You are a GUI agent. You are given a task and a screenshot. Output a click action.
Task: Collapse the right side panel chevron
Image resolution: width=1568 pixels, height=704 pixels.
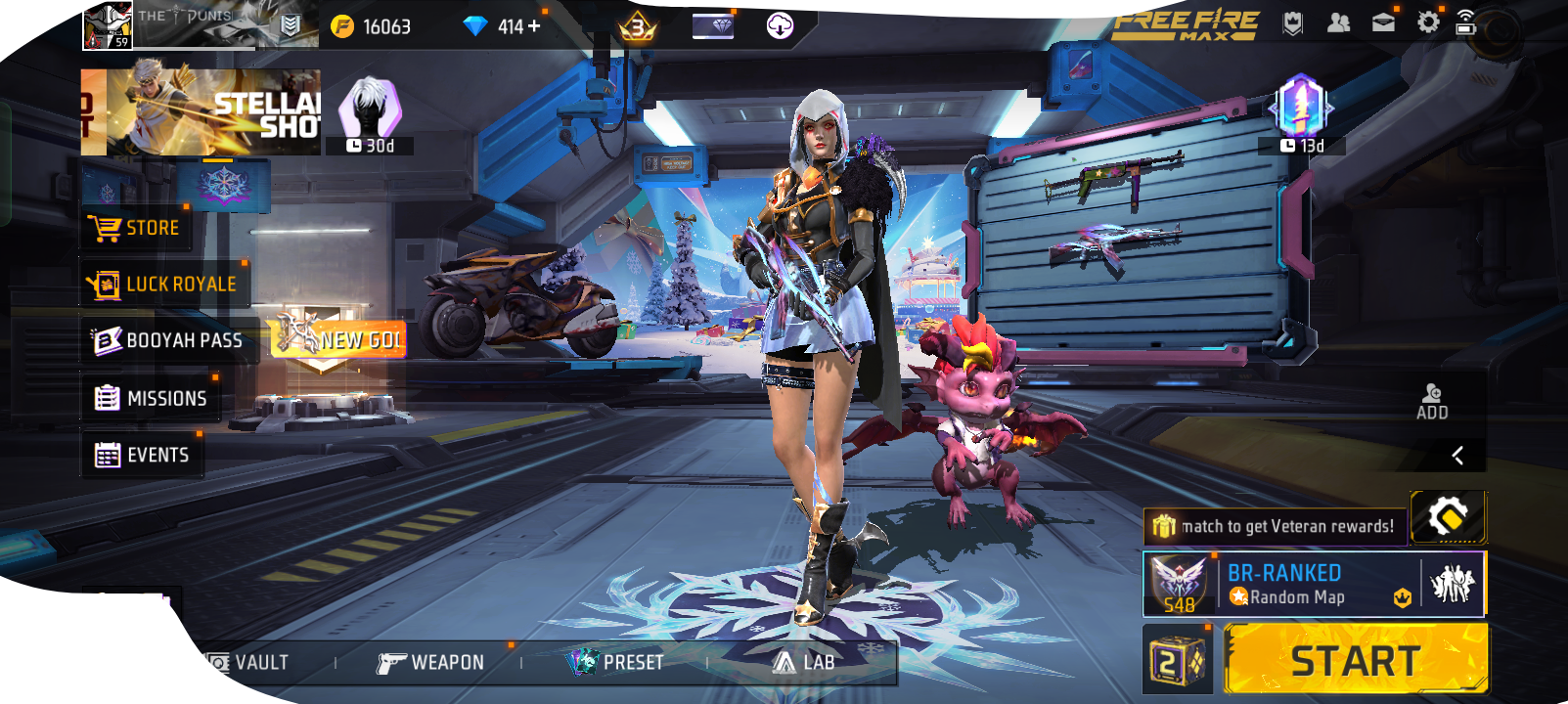coord(1459,455)
